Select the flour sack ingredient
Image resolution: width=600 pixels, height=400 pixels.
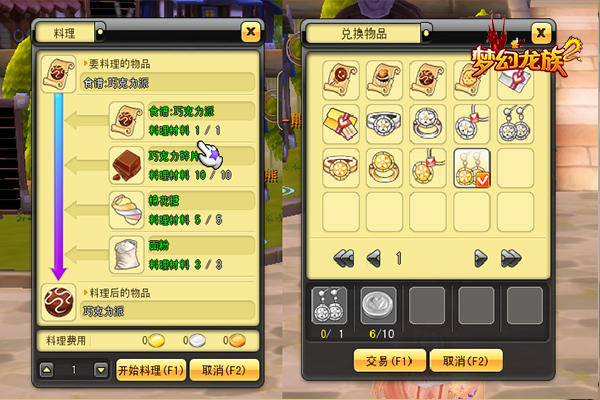[127, 252]
